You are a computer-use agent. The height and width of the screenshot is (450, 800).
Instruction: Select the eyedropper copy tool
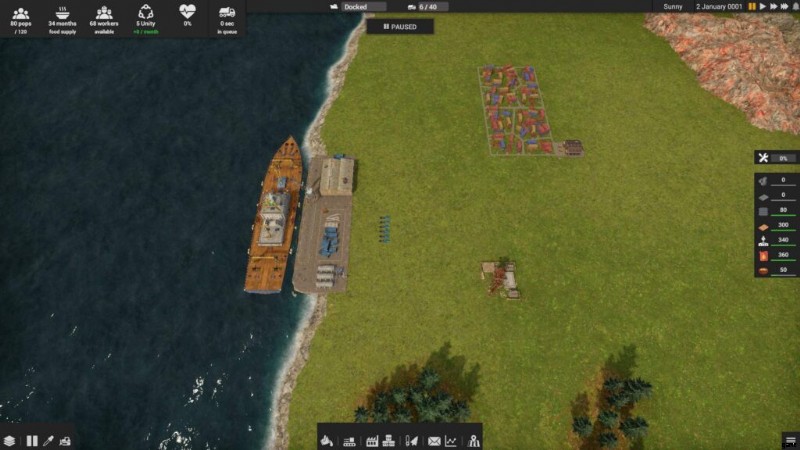pos(47,440)
